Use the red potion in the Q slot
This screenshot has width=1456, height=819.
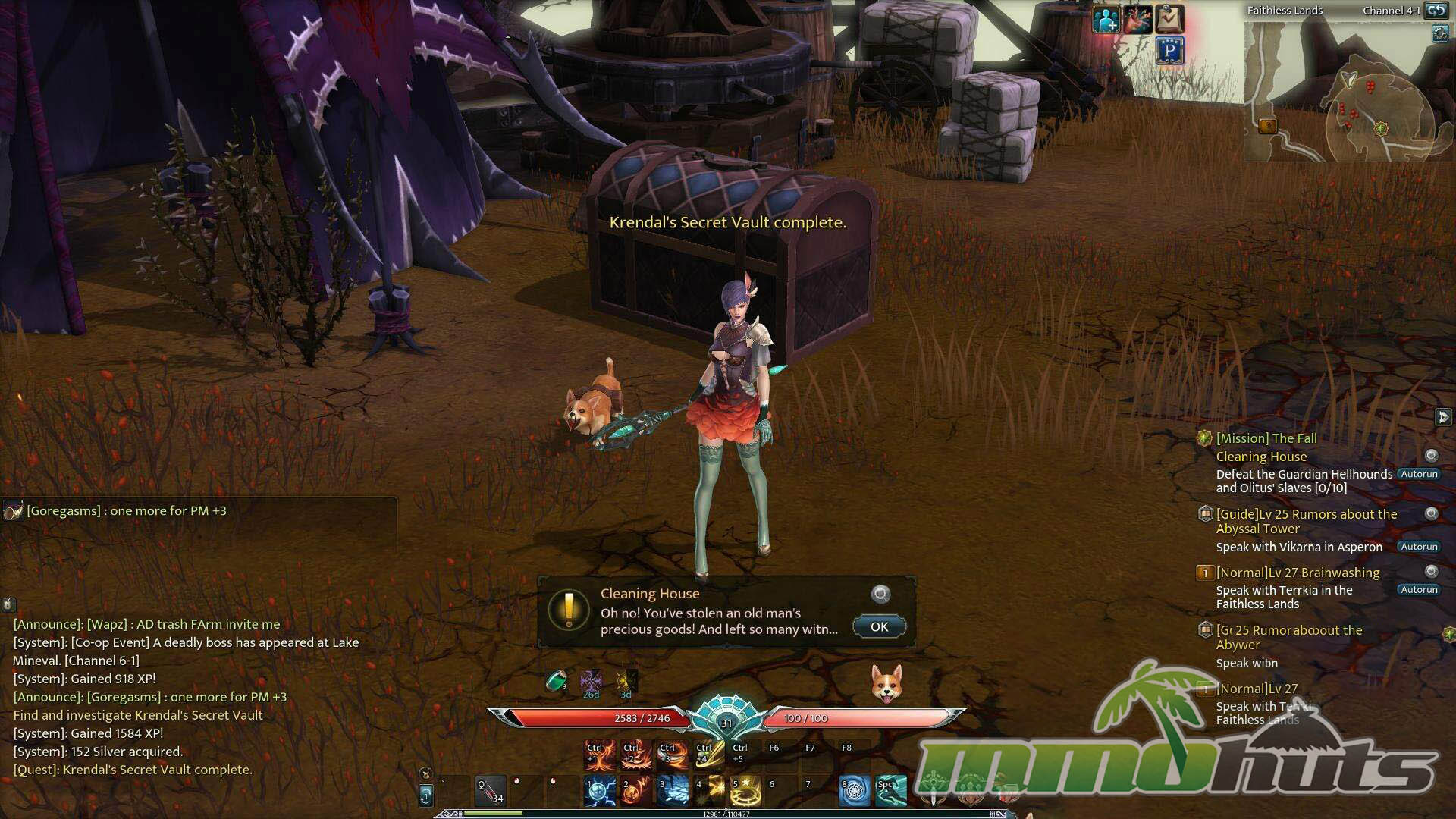(491, 790)
